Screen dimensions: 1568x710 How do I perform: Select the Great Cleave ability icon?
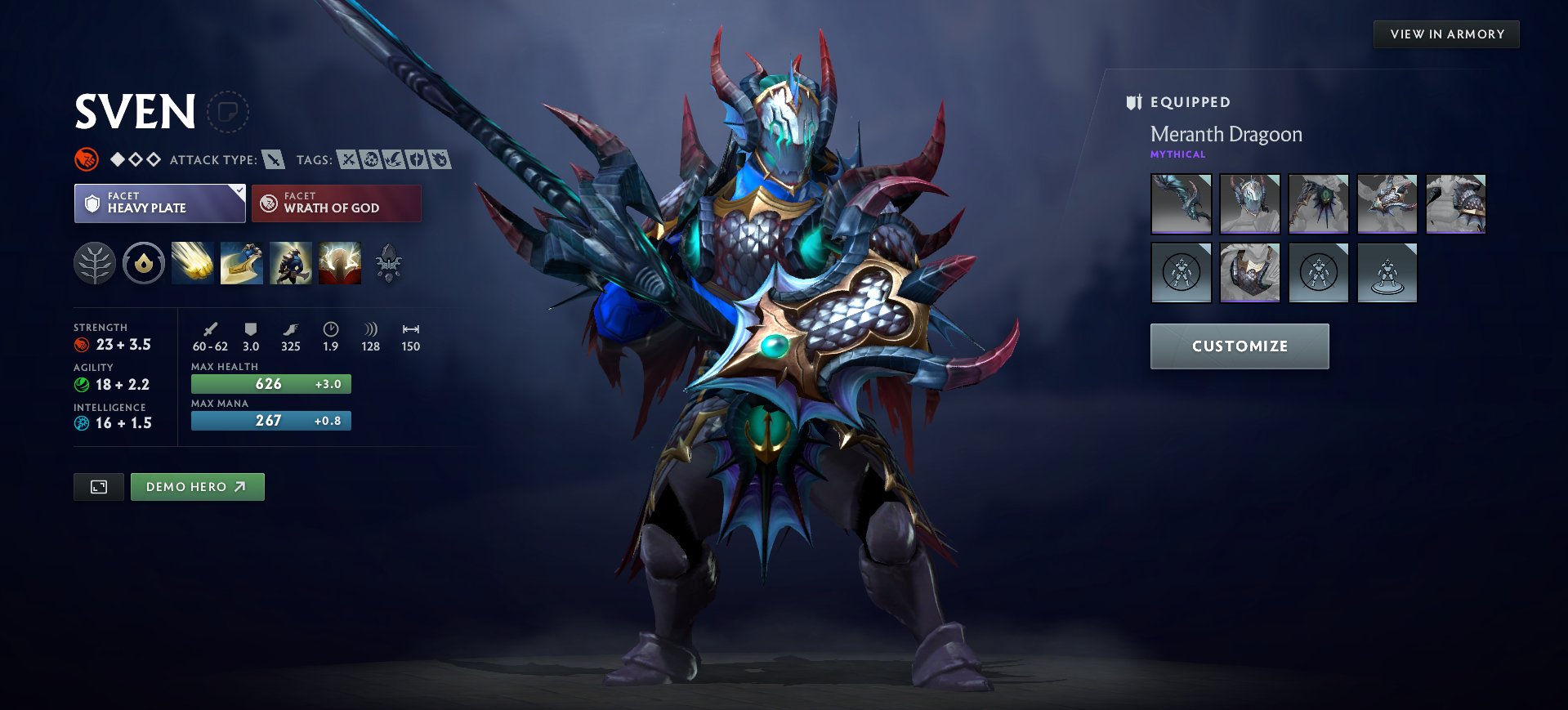pos(241,262)
